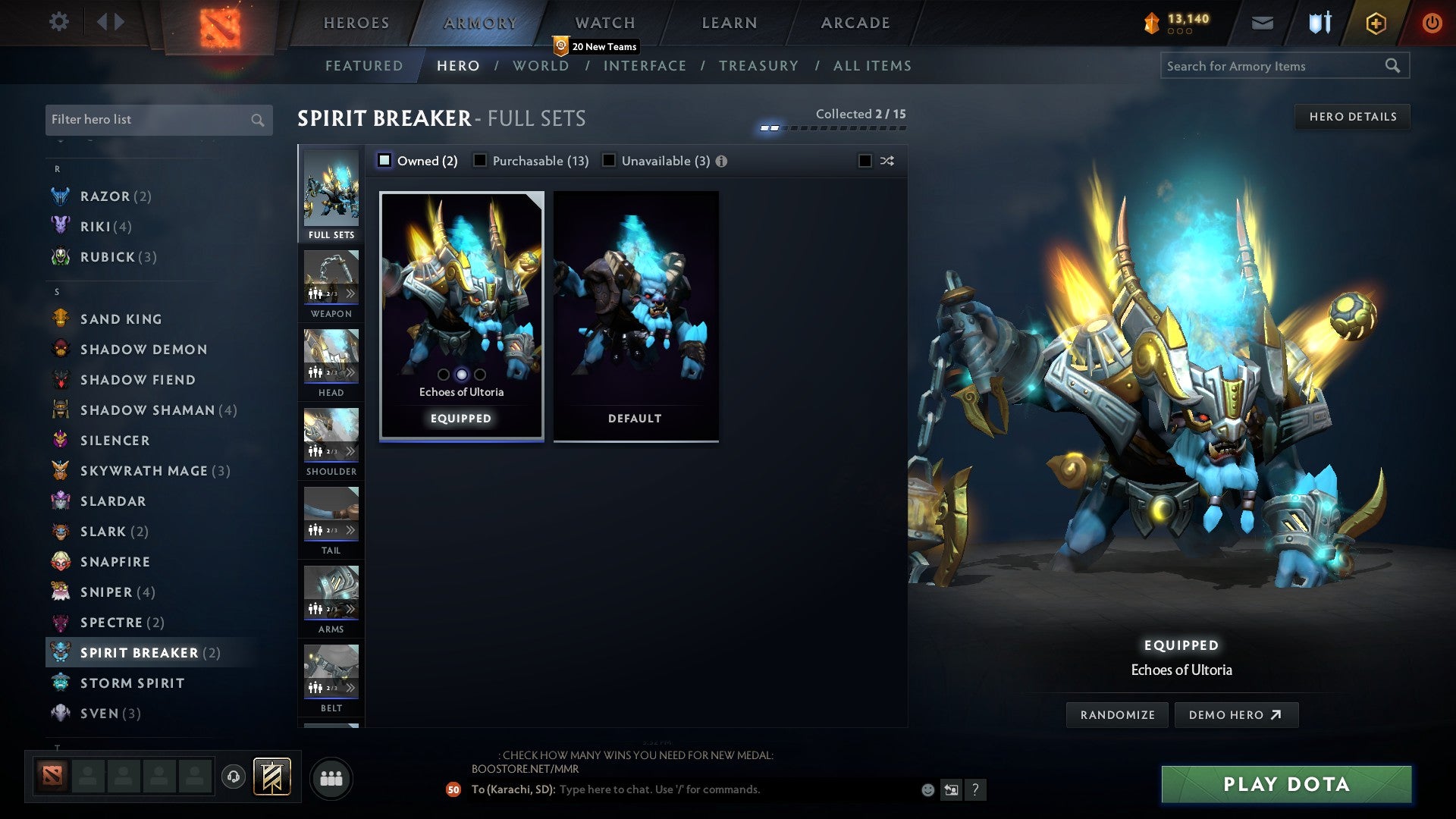Open the friends list icon near chat bar
The width and height of the screenshot is (1456, 819).
(x=331, y=777)
